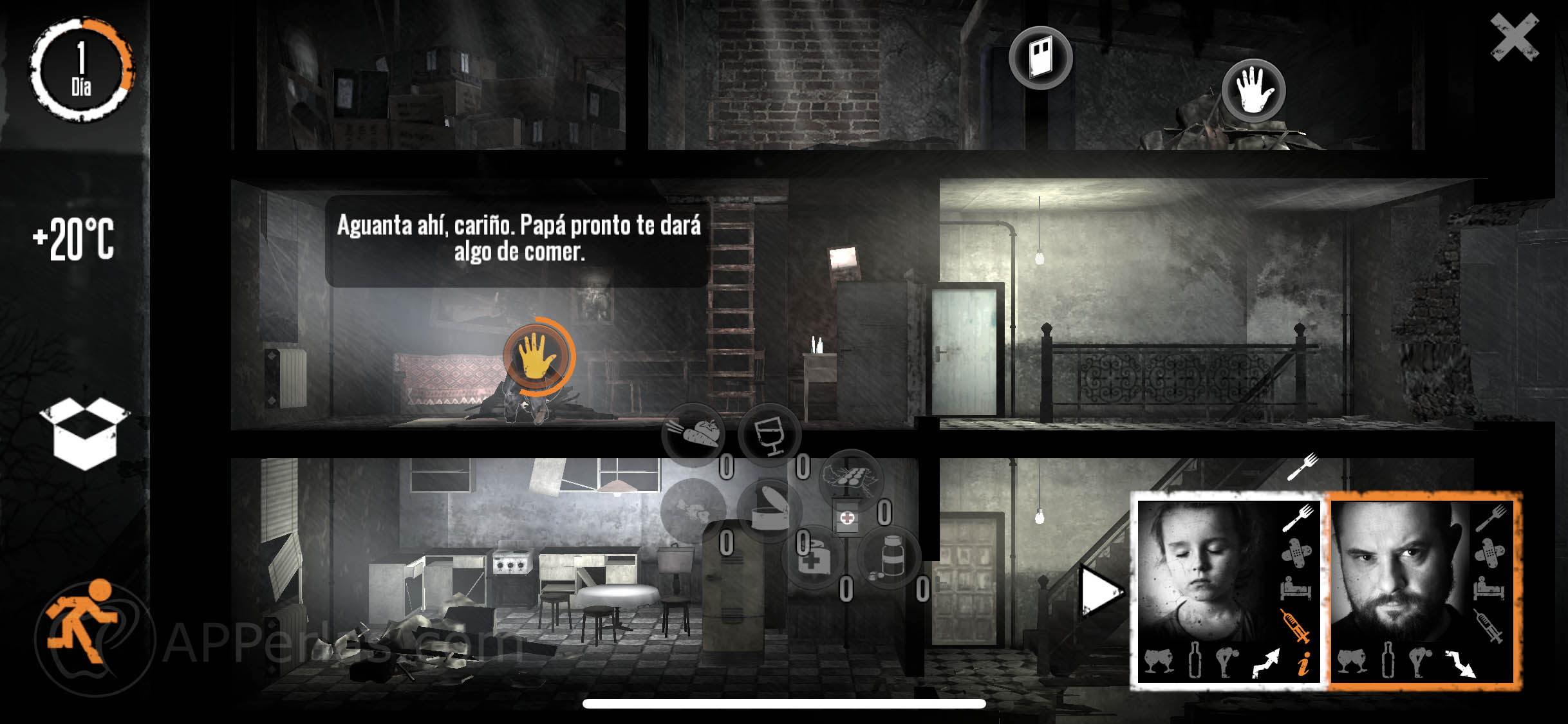Image resolution: width=1568 pixels, height=724 pixels.
Task: Choose the water glass item
Action: coord(769,434)
